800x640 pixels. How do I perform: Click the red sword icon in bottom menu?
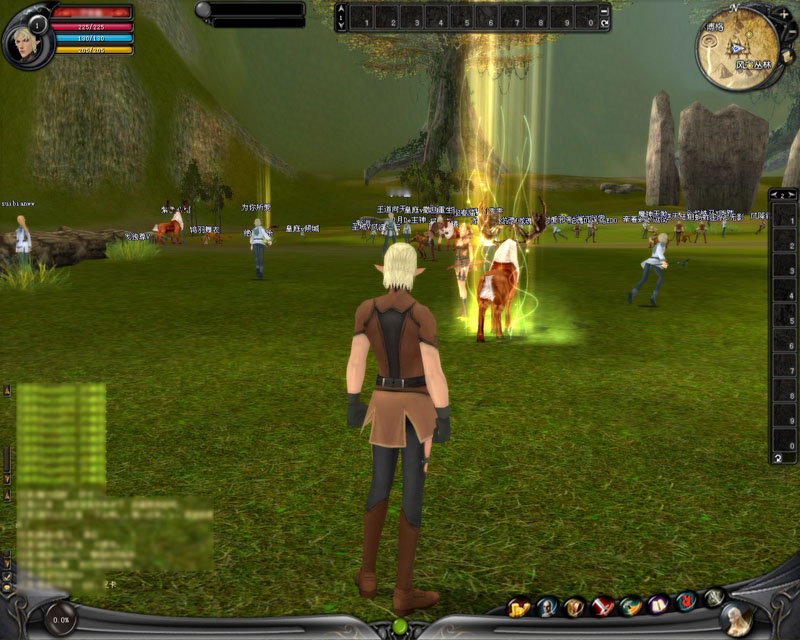click(602, 606)
